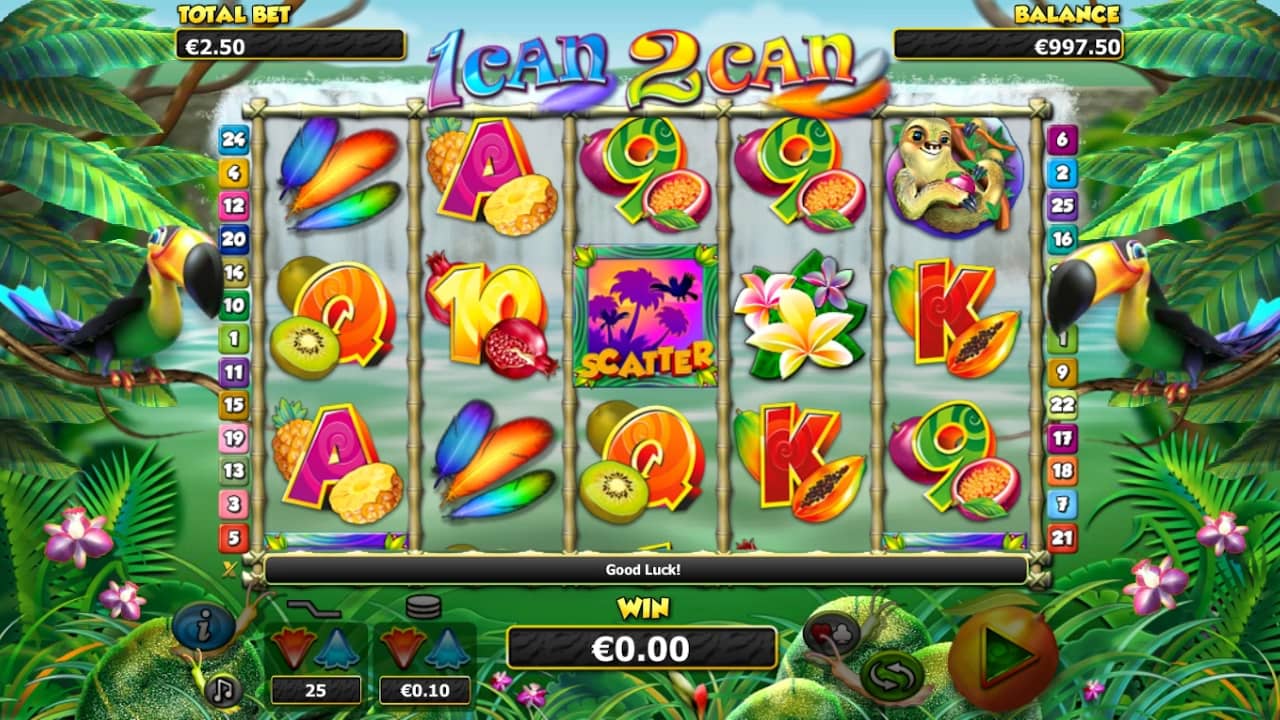The height and width of the screenshot is (720, 1280).
Task: Raise coin value with the blue flower arrow
Action: pos(445,649)
